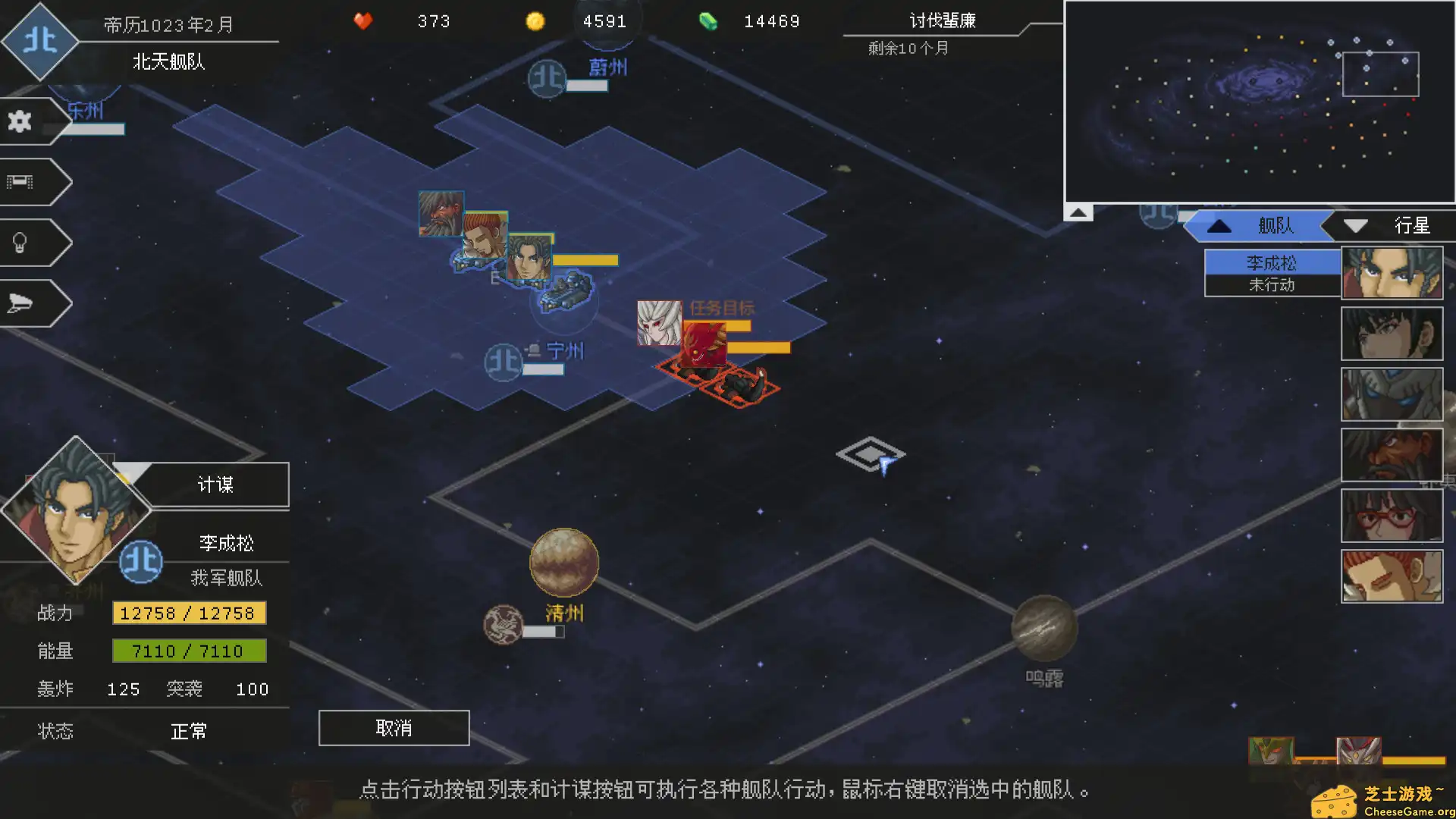The width and height of the screenshot is (1456, 819).
Task: Open the settings gear icon on sidebar
Action: pyautogui.click(x=19, y=120)
